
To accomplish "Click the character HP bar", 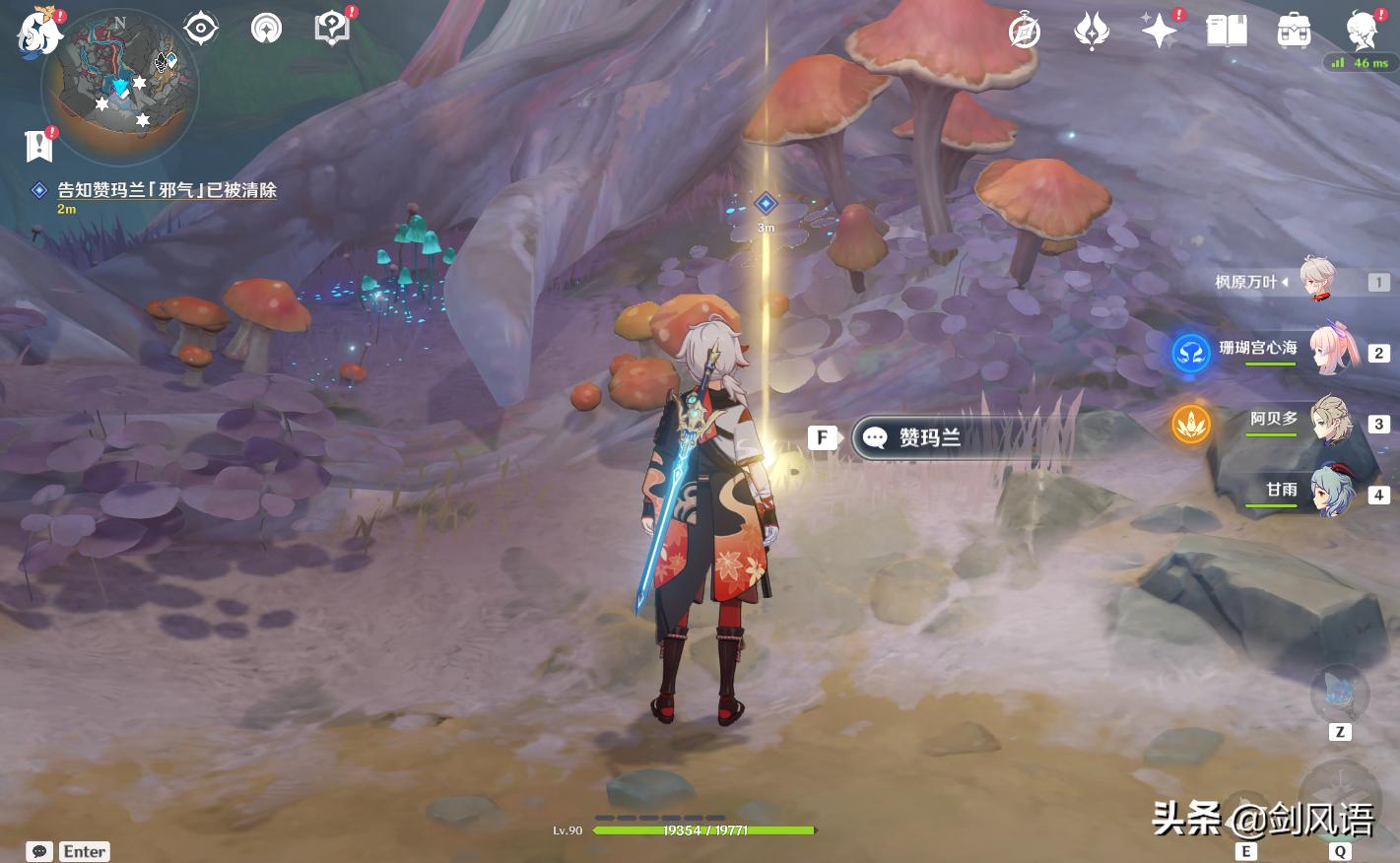I will click(705, 830).
